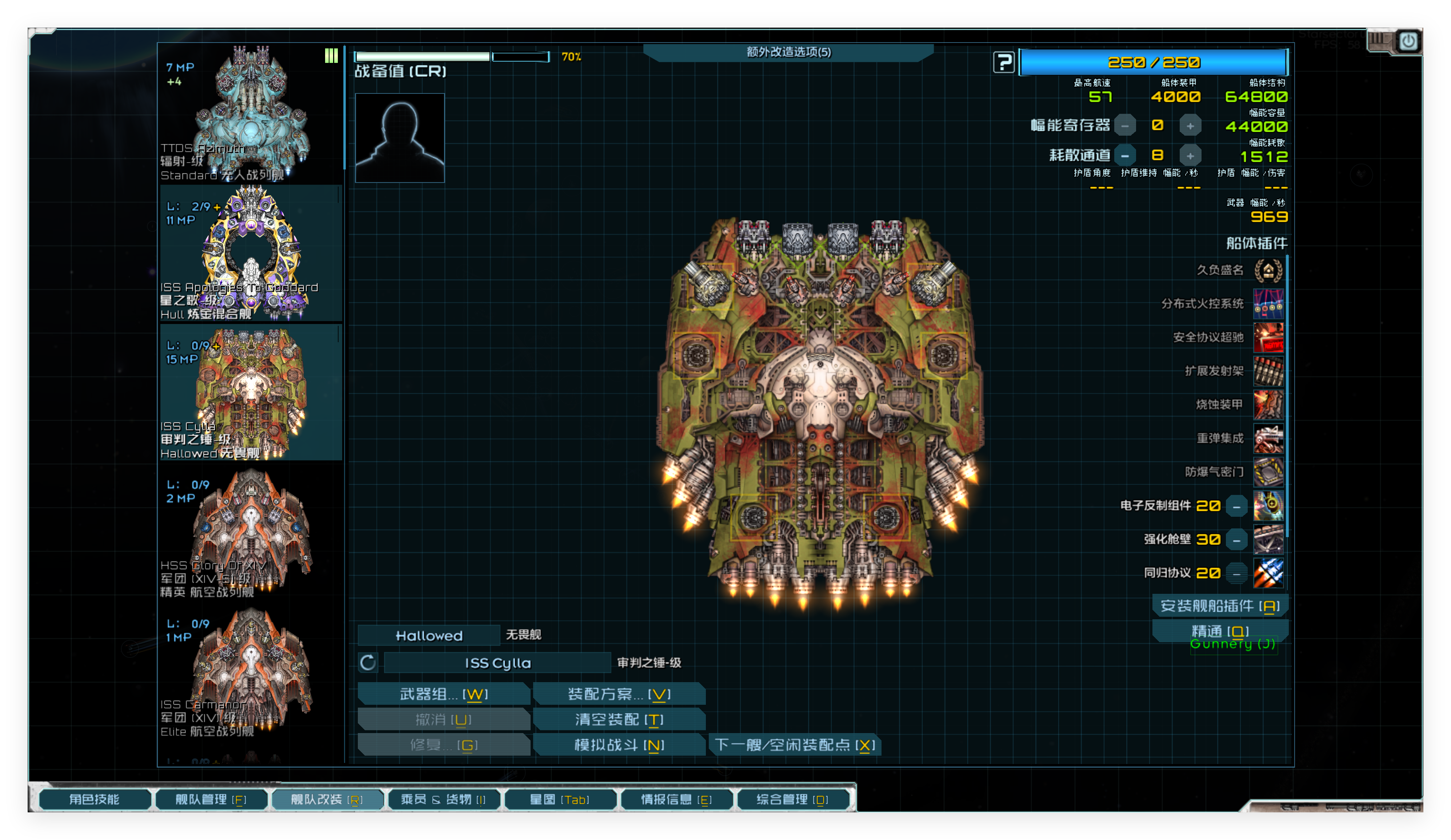This screenshot has height=840, width=1451.
Task: Open help via the question mark icon
Action: pos(1004,62)
